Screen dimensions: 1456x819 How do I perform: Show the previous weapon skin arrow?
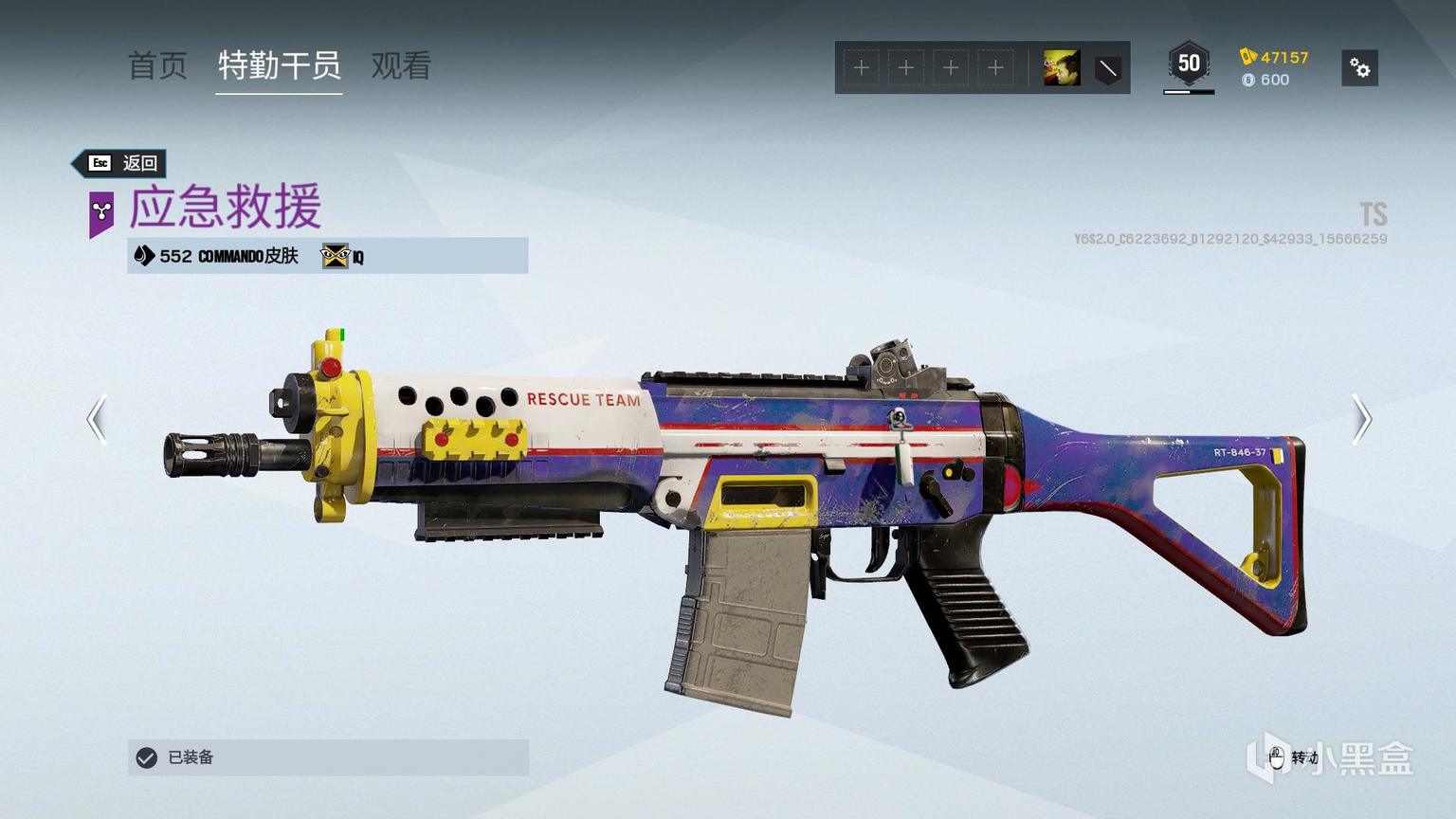(x=97, y=419)
